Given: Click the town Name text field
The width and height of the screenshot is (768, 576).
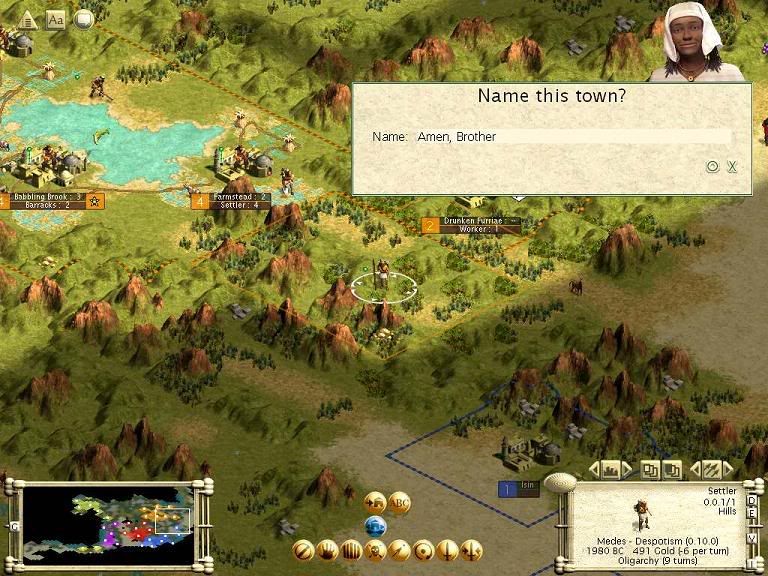Looking at the screenshot, I should click(x=572, y=136).
